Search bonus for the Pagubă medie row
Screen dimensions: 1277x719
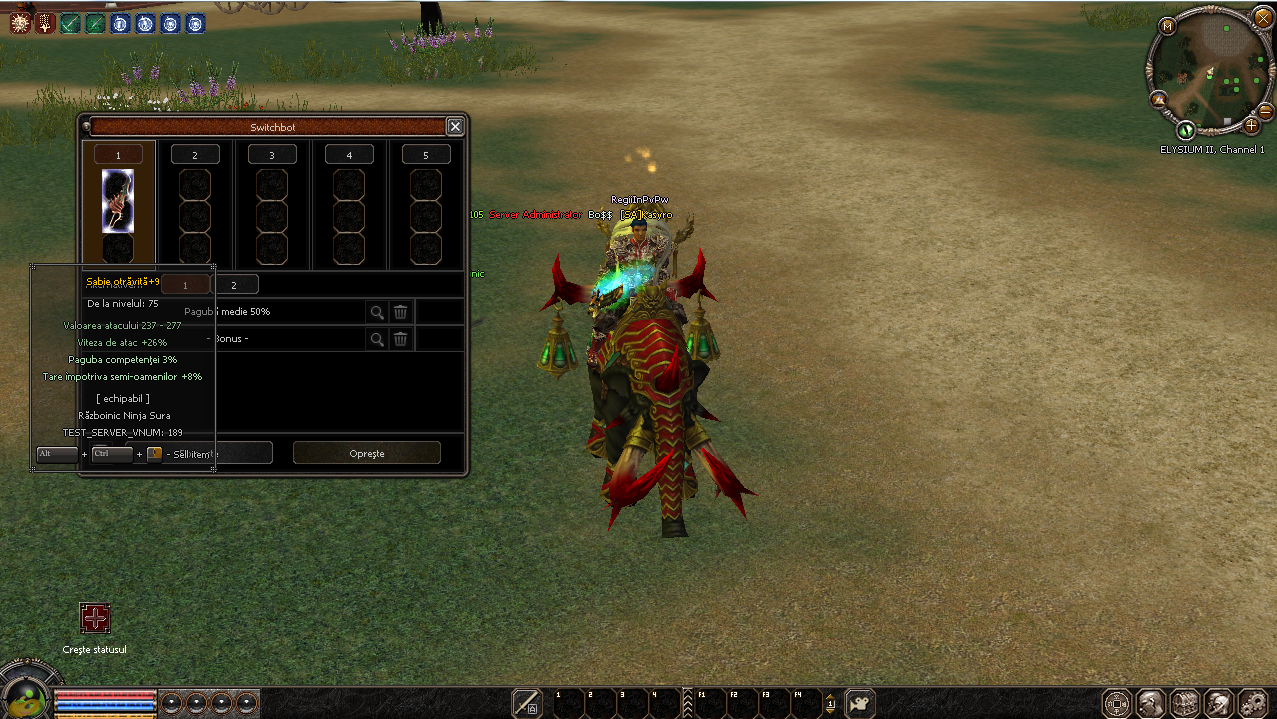377,312
